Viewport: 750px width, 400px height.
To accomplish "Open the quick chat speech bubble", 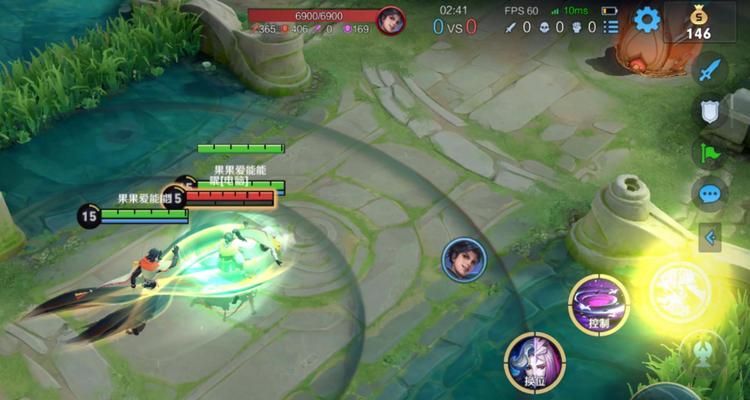I will coord(710,193).
